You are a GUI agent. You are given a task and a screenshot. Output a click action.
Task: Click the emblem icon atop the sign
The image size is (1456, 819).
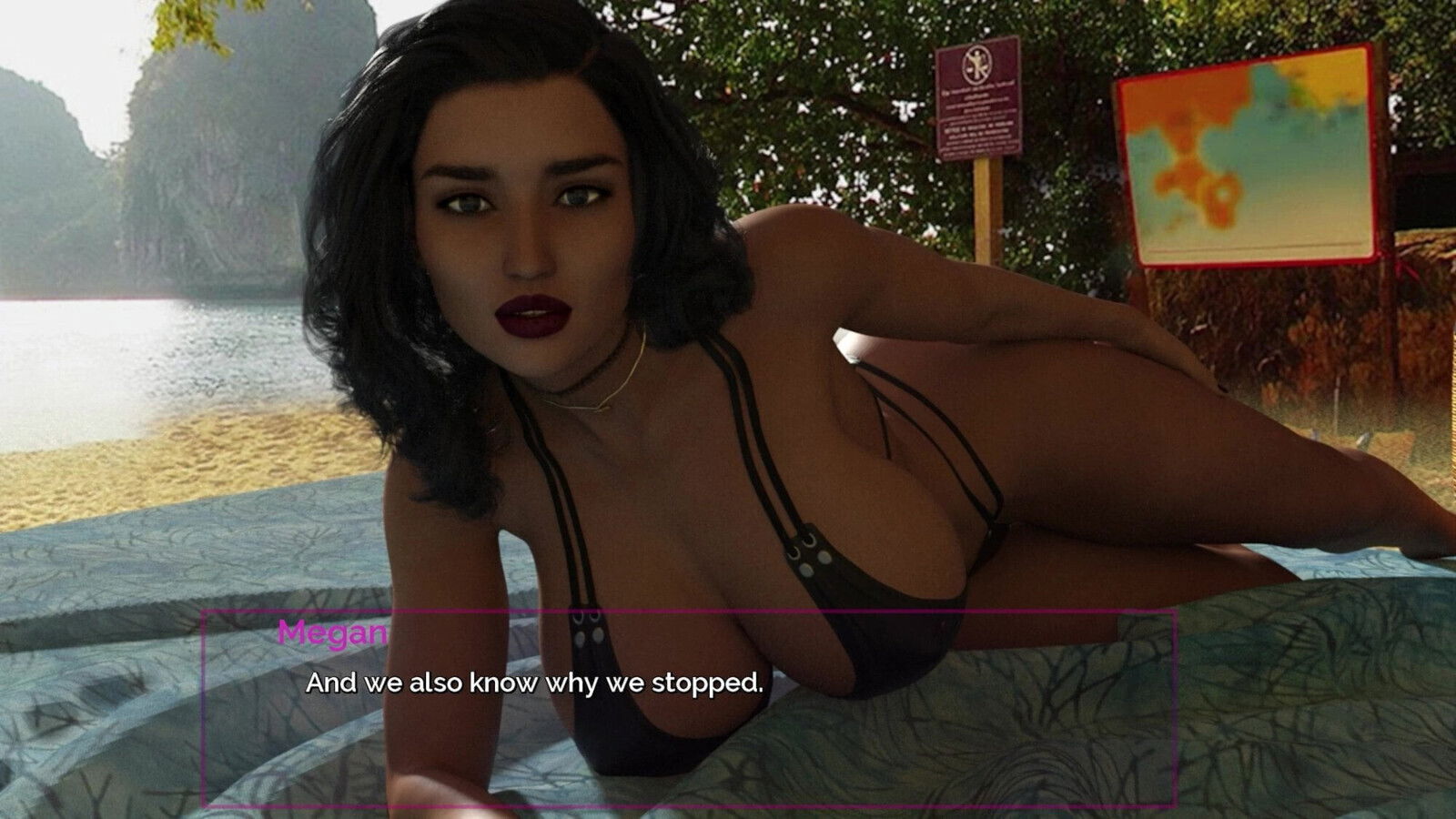[976, 66]
